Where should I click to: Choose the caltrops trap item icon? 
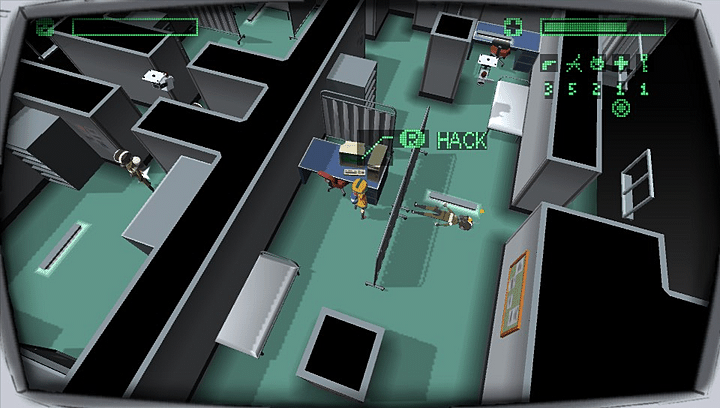[x=572, y=66]
